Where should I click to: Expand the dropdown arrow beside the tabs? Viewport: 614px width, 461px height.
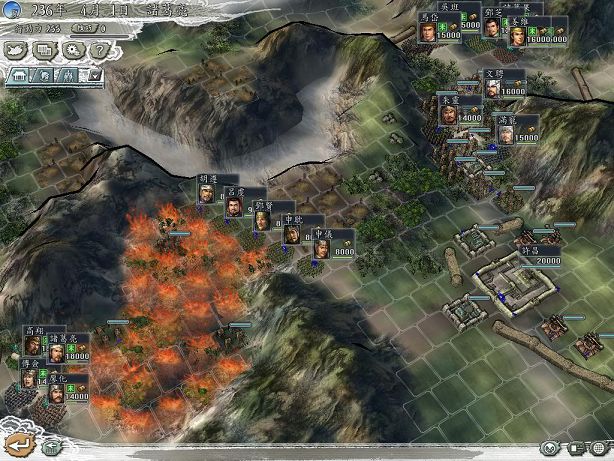pos(95,75)
